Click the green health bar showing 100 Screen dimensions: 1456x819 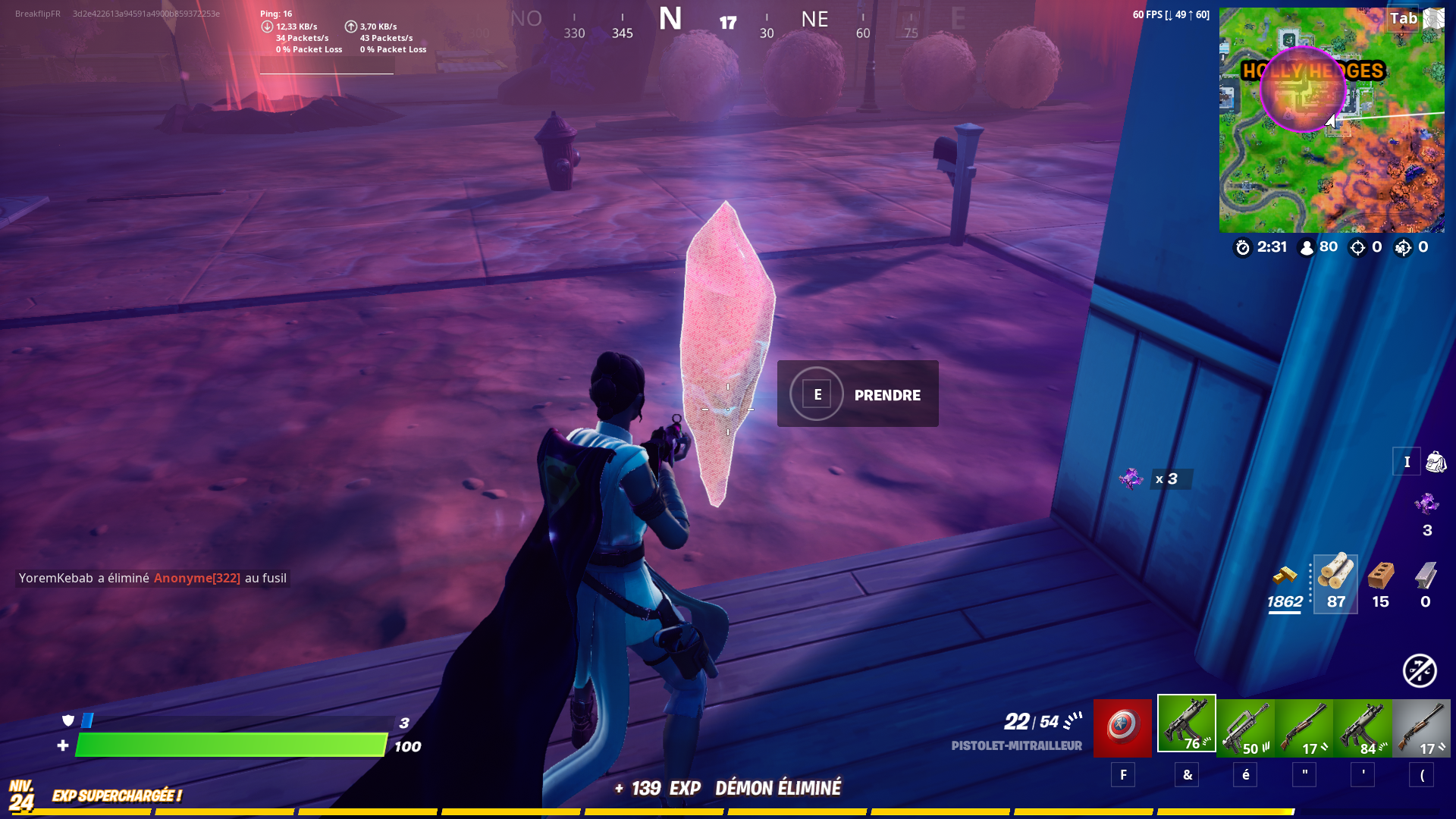click(227, 746)
